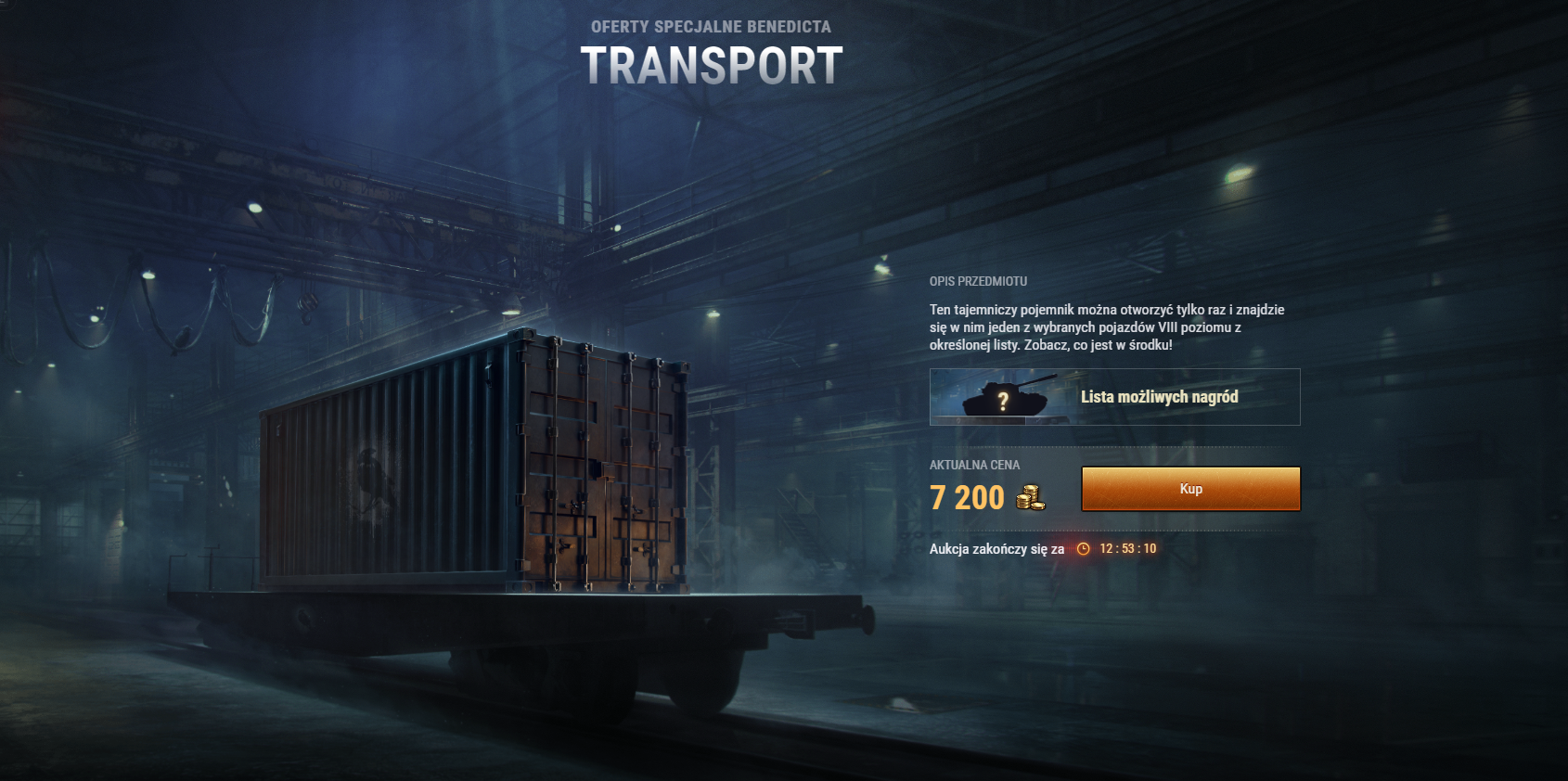The height and width of the screenshot is (781, 1568).
Task: Buy the Transport container with the Kup button
Action: (x=1190, y=489)
